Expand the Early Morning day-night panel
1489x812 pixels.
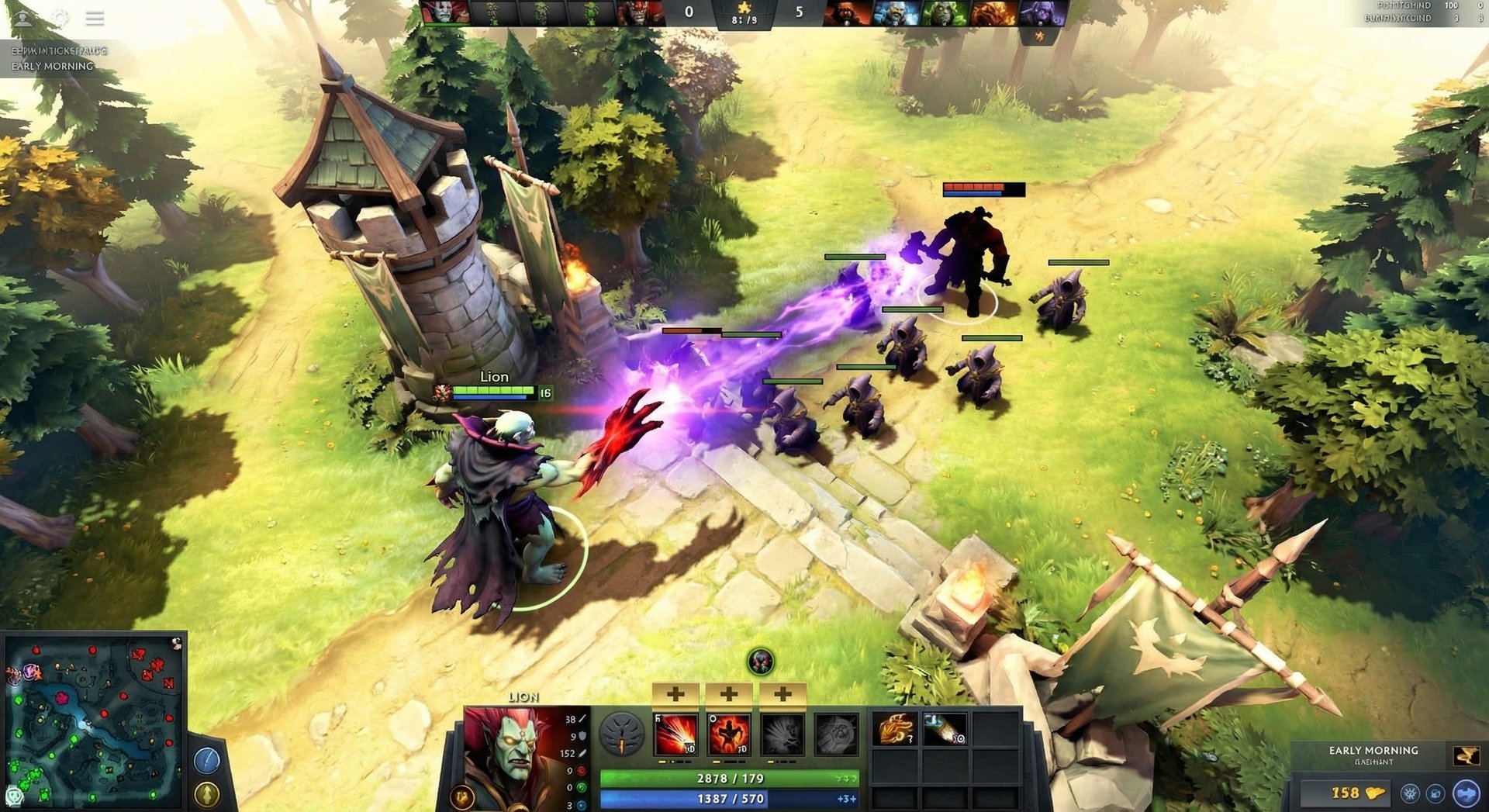click(1371, 750)
